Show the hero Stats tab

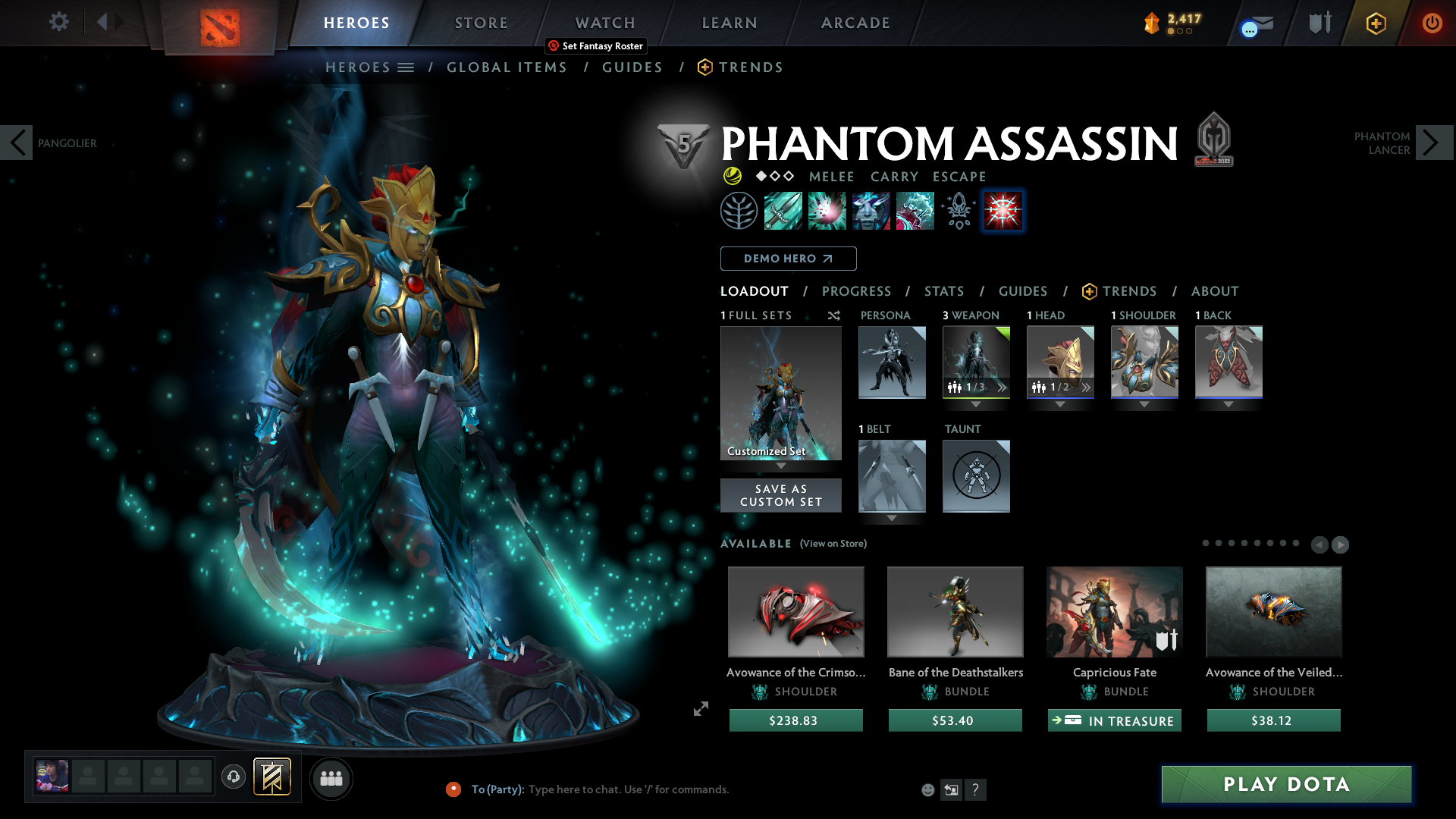pos(944,291)
